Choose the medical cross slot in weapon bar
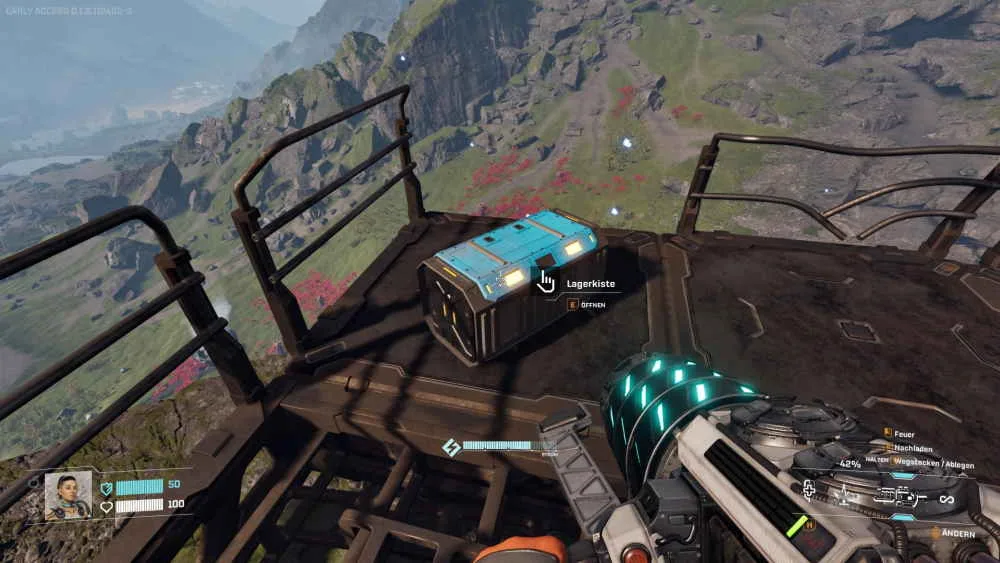Screen dimensions: 1000x563 (808, 489)
